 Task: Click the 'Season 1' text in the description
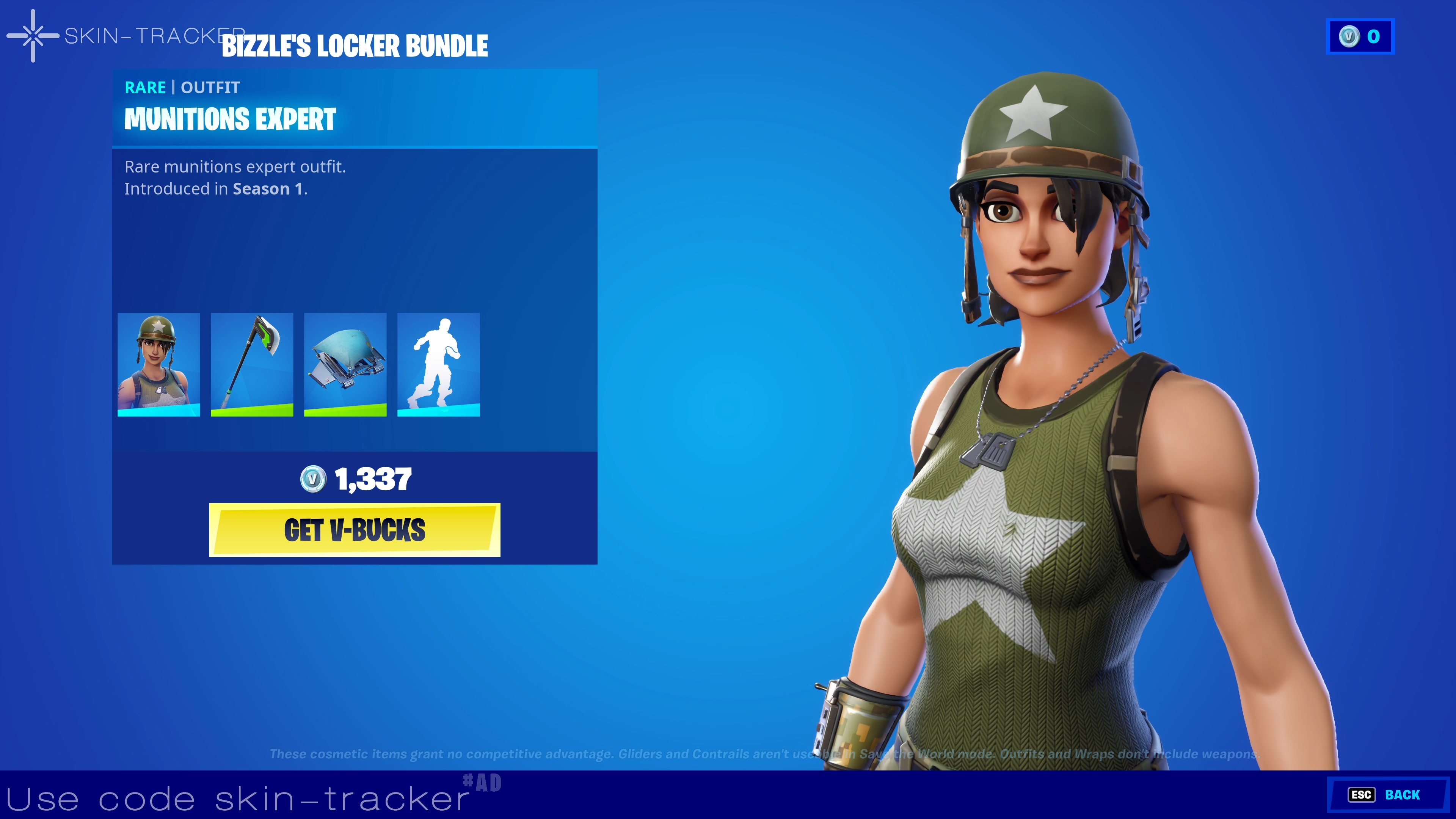(267, 189)
